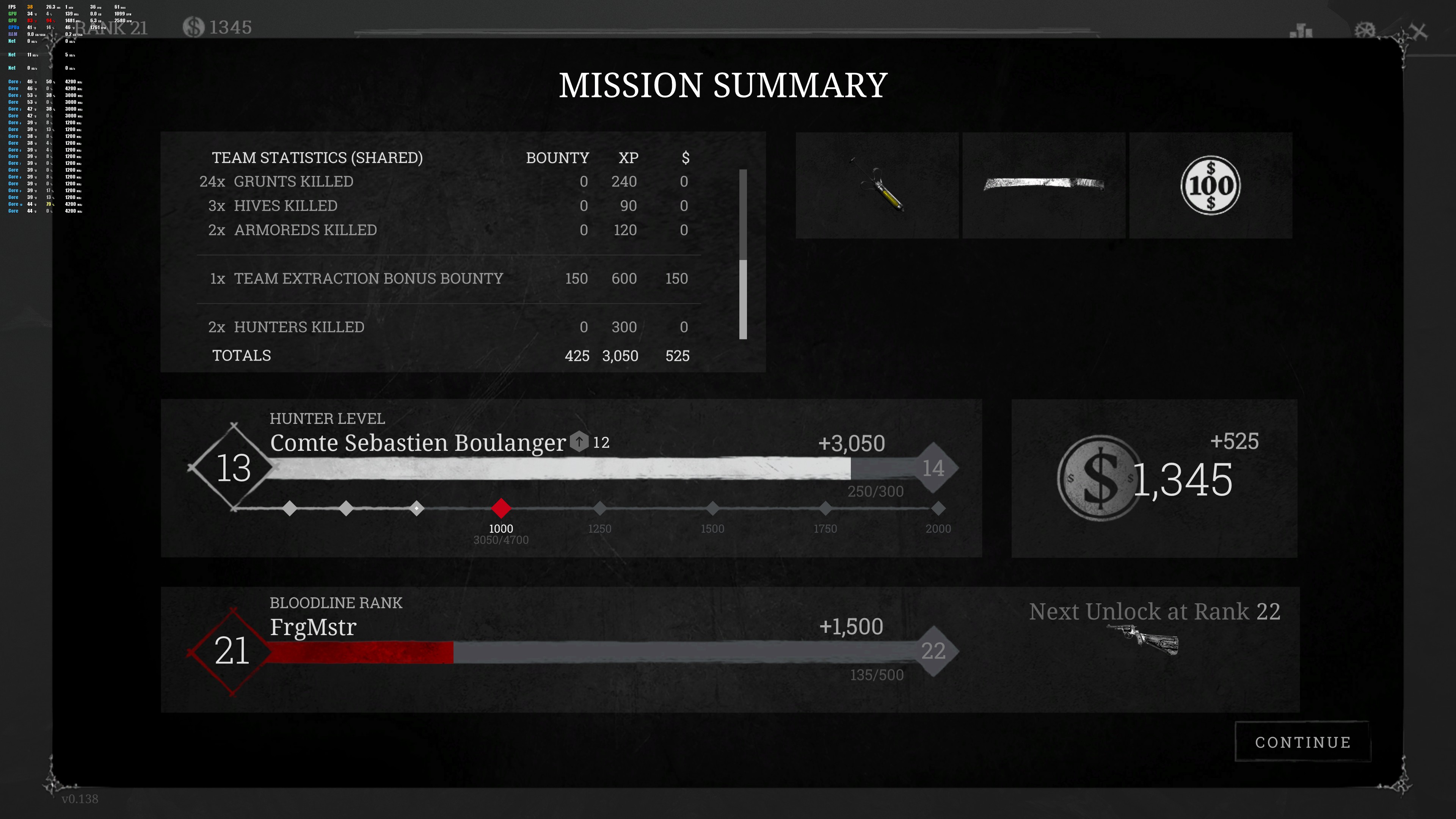Select the upgrade points icon beside hunter name
The width and height of the screenshot is (1456, 819).
pos(579,441)
